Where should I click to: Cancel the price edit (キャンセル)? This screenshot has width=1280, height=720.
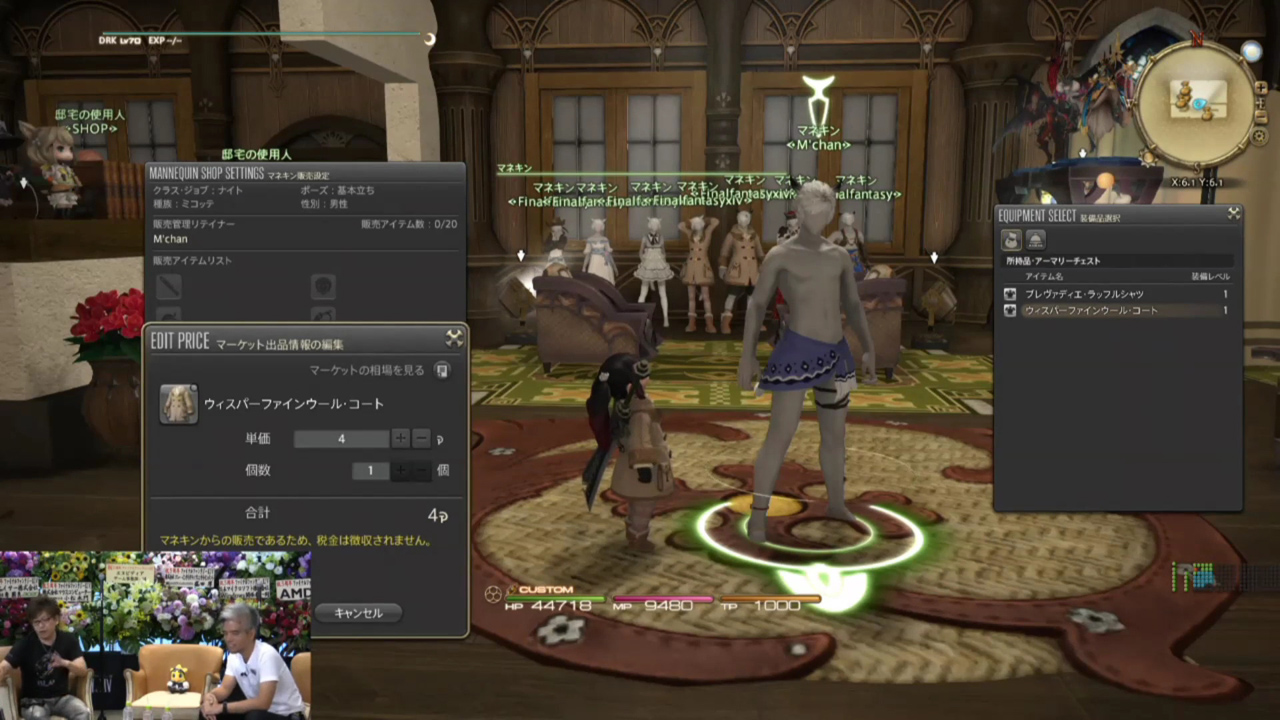358,613
